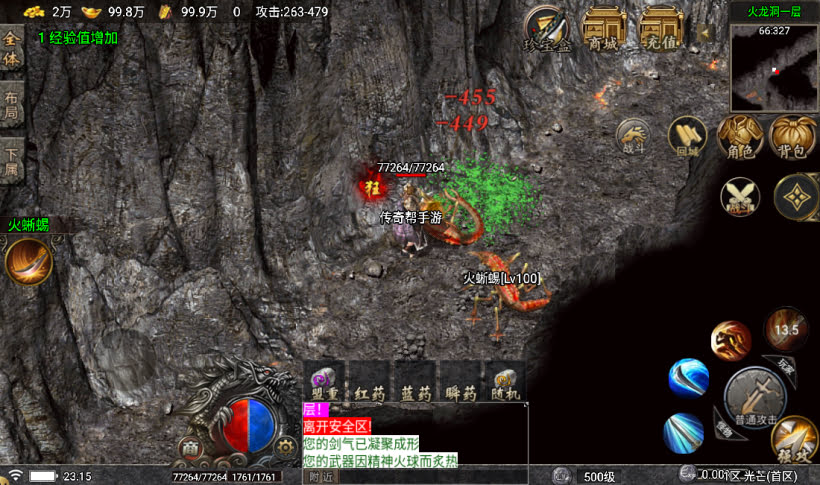Open the cave minimap
Viewport: 820px width, 485px height.
pyautogui.click(x=773, y=66)
